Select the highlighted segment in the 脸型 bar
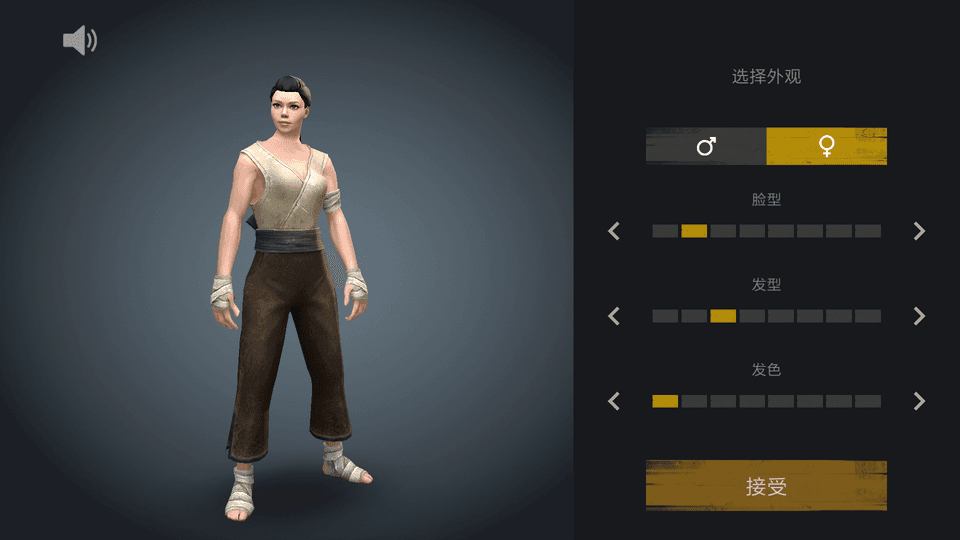Screen dimensions: 960x540 point(694,231)
